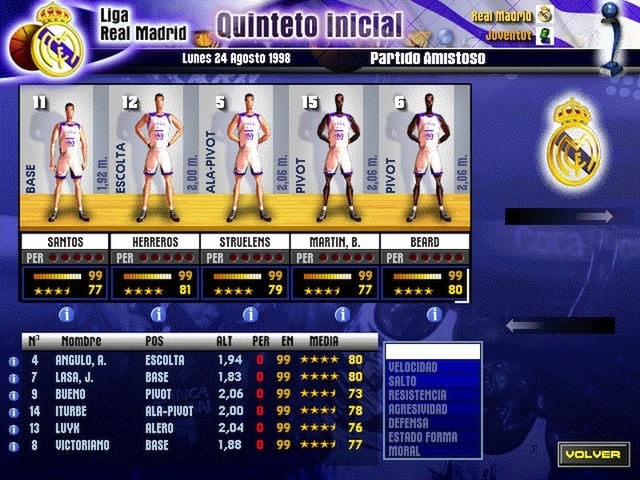640x480 pixels.
Task: Choose the STRUELENS player card
Action: (245, 160)
